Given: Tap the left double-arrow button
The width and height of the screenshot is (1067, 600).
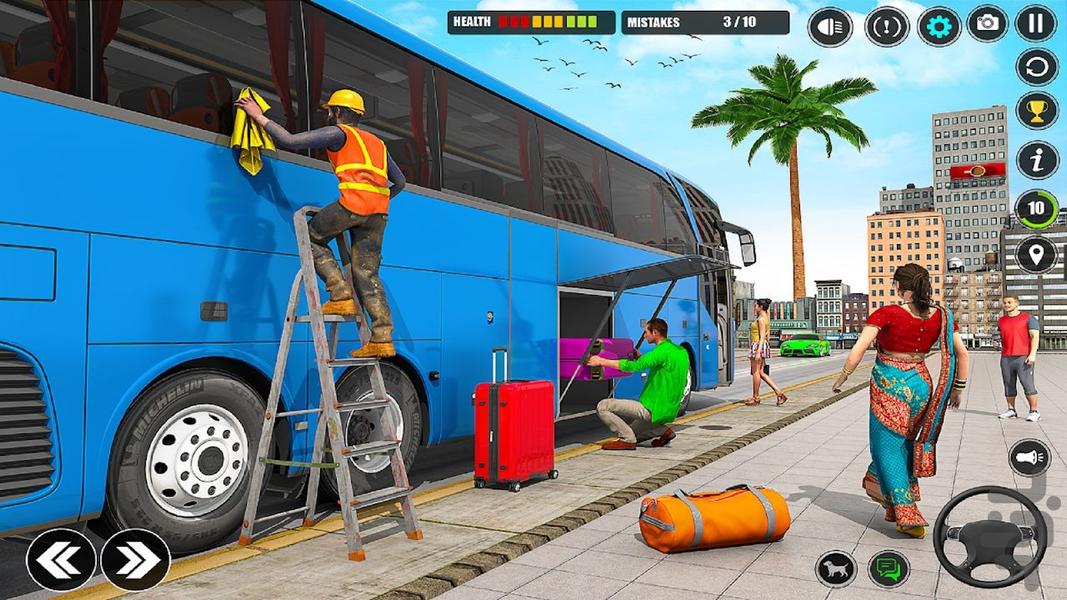Looking at the screenshot, I should pyautogui.click(x=61, y=560).
